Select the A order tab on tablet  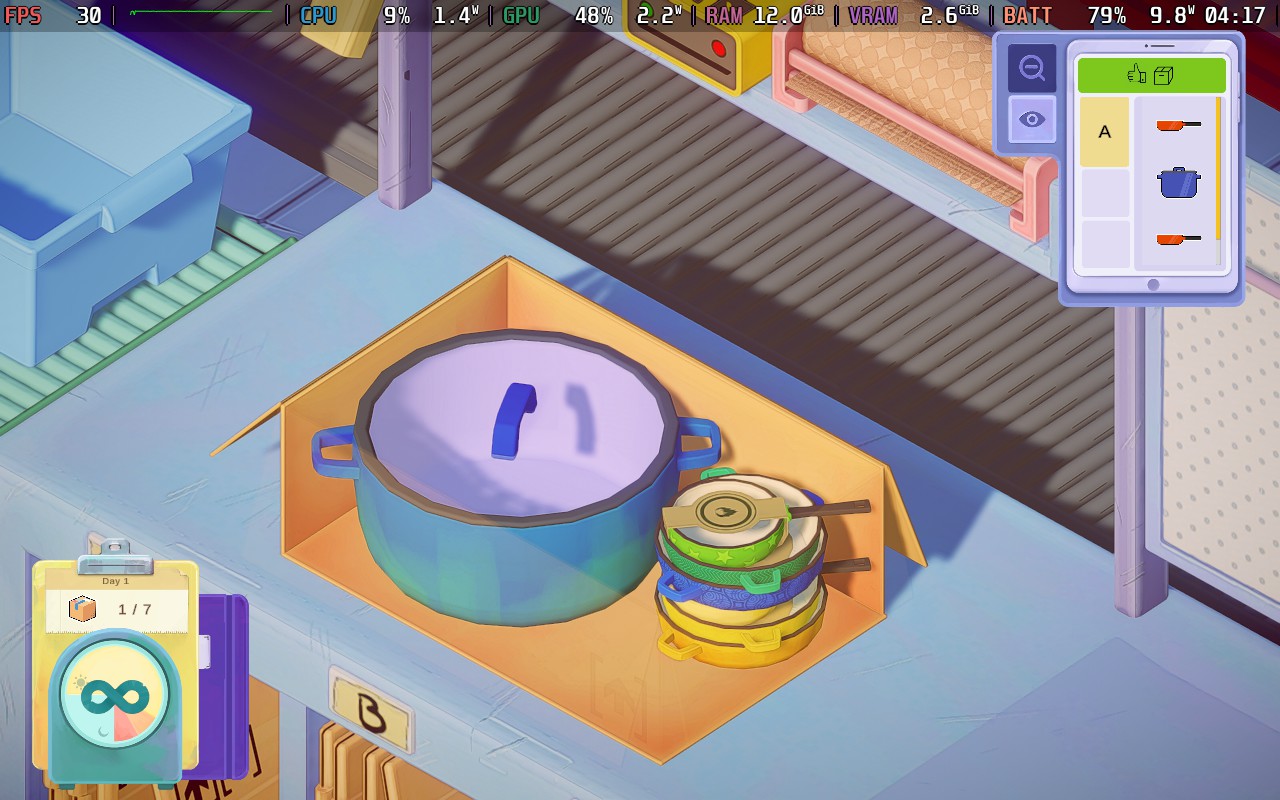pos(1104,132)
